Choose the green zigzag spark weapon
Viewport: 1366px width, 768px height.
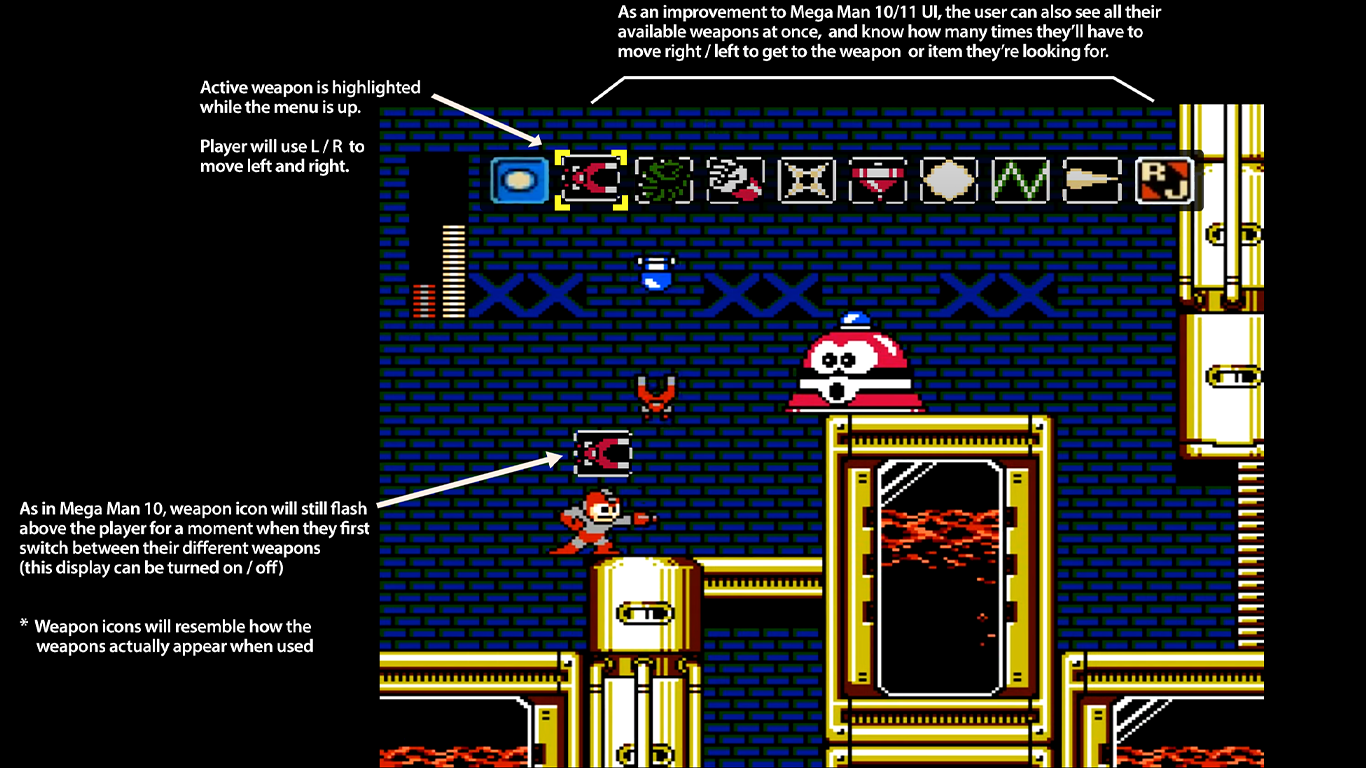(x=1021, y=181)
